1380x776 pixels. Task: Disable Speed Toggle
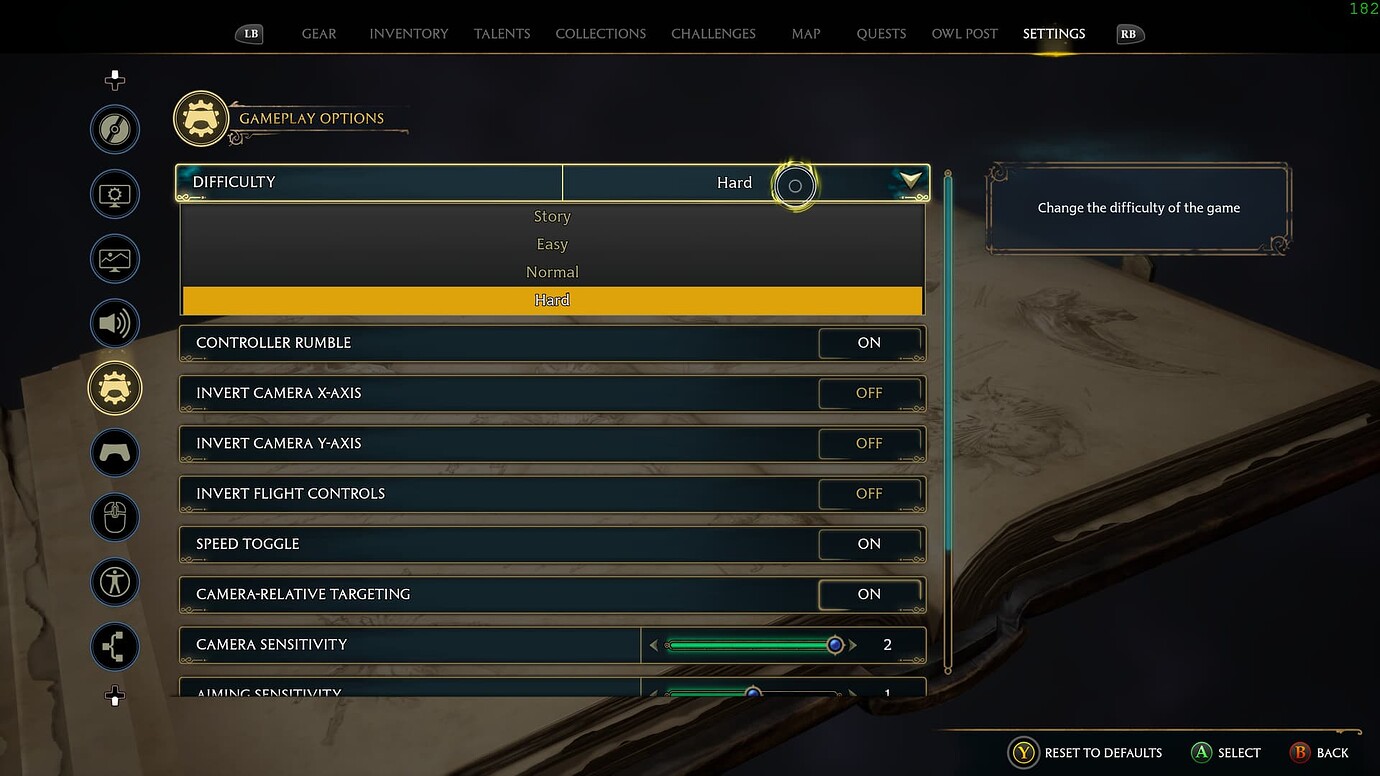pyautogui.click(x=869, y=544)
